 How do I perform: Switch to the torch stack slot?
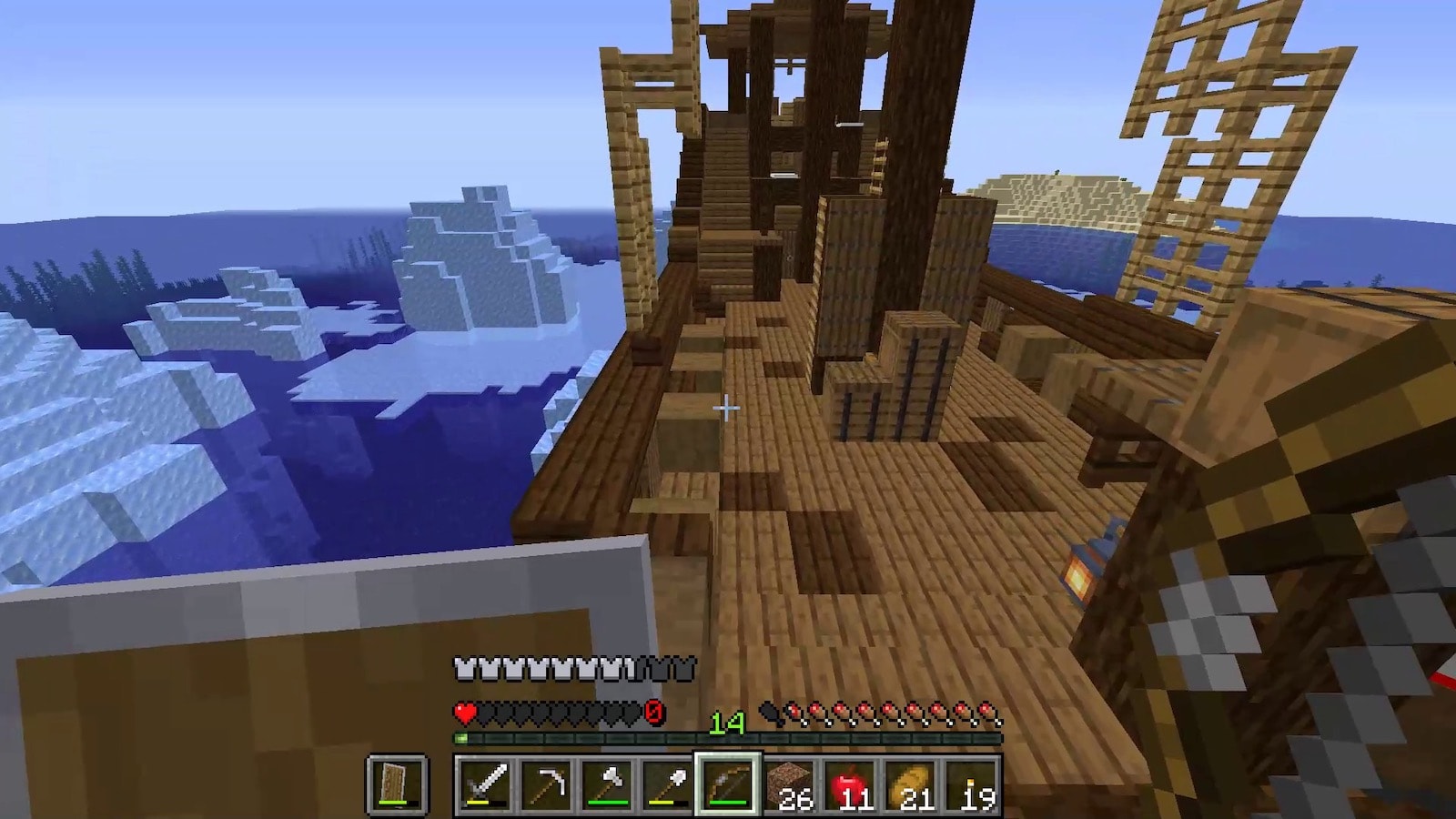click(972, 784)
